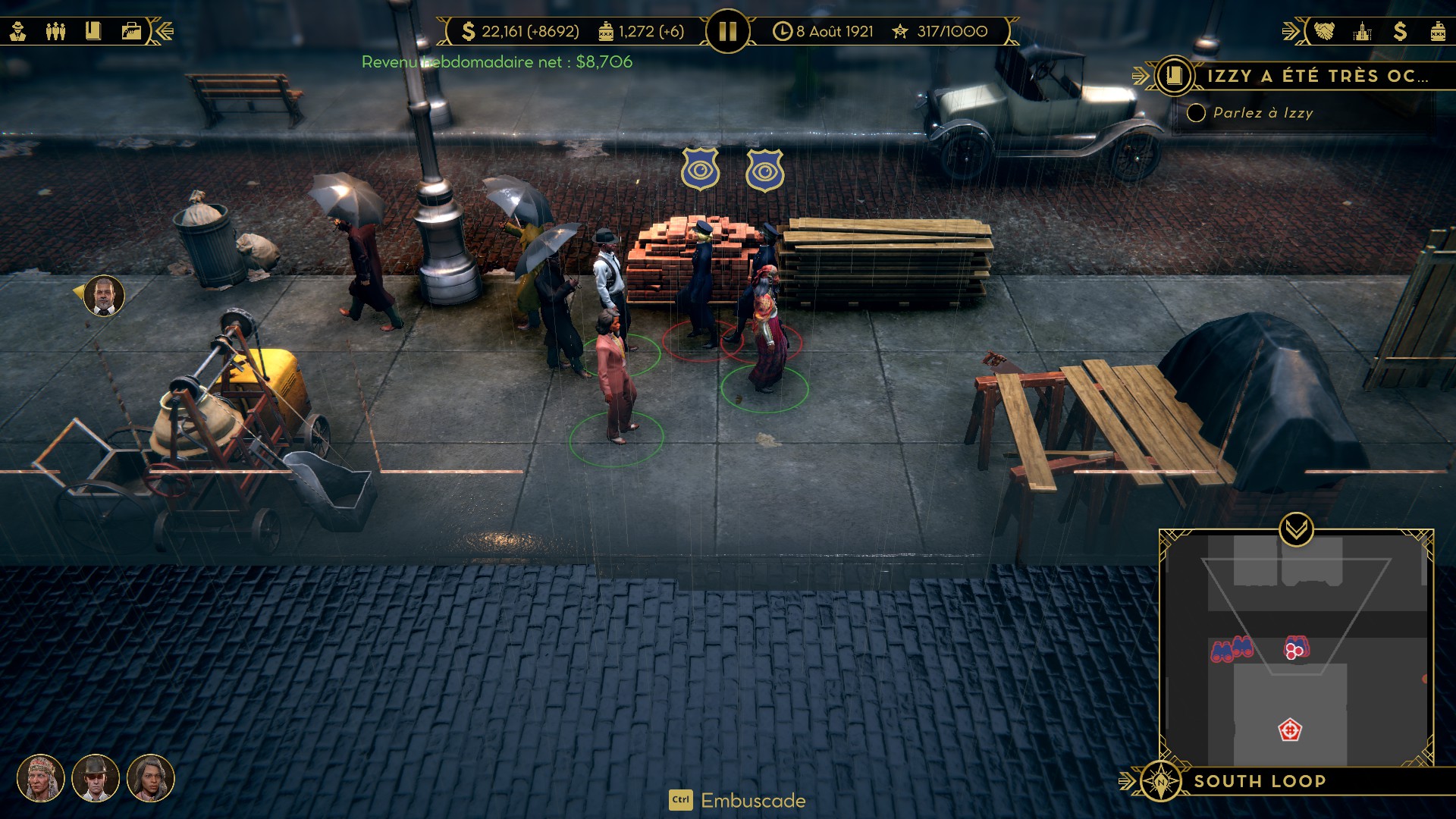Select the headscarf woman crew portrait
The width and height of the screenshot is (1456, 819).
tap(41, 778)
